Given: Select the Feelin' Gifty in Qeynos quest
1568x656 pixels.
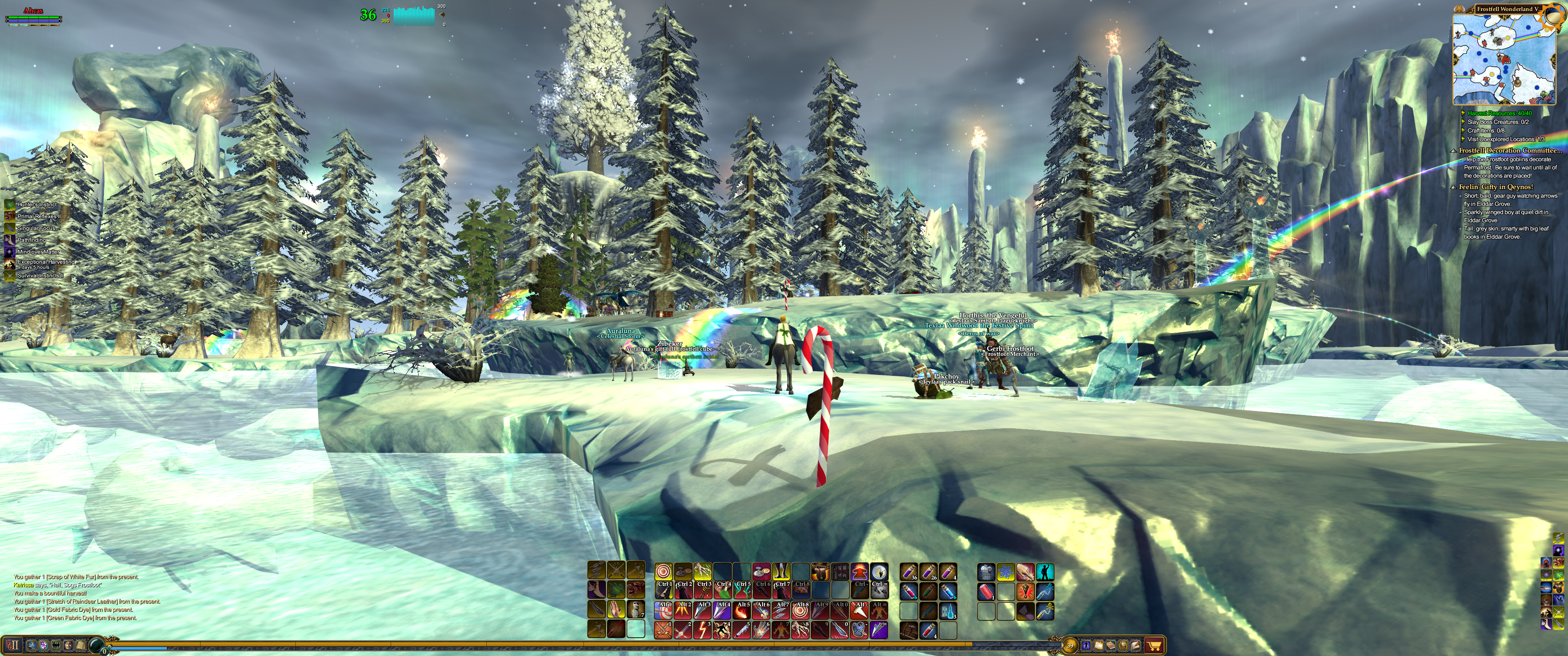Looking at the screenshot, I should [1496, 187].
